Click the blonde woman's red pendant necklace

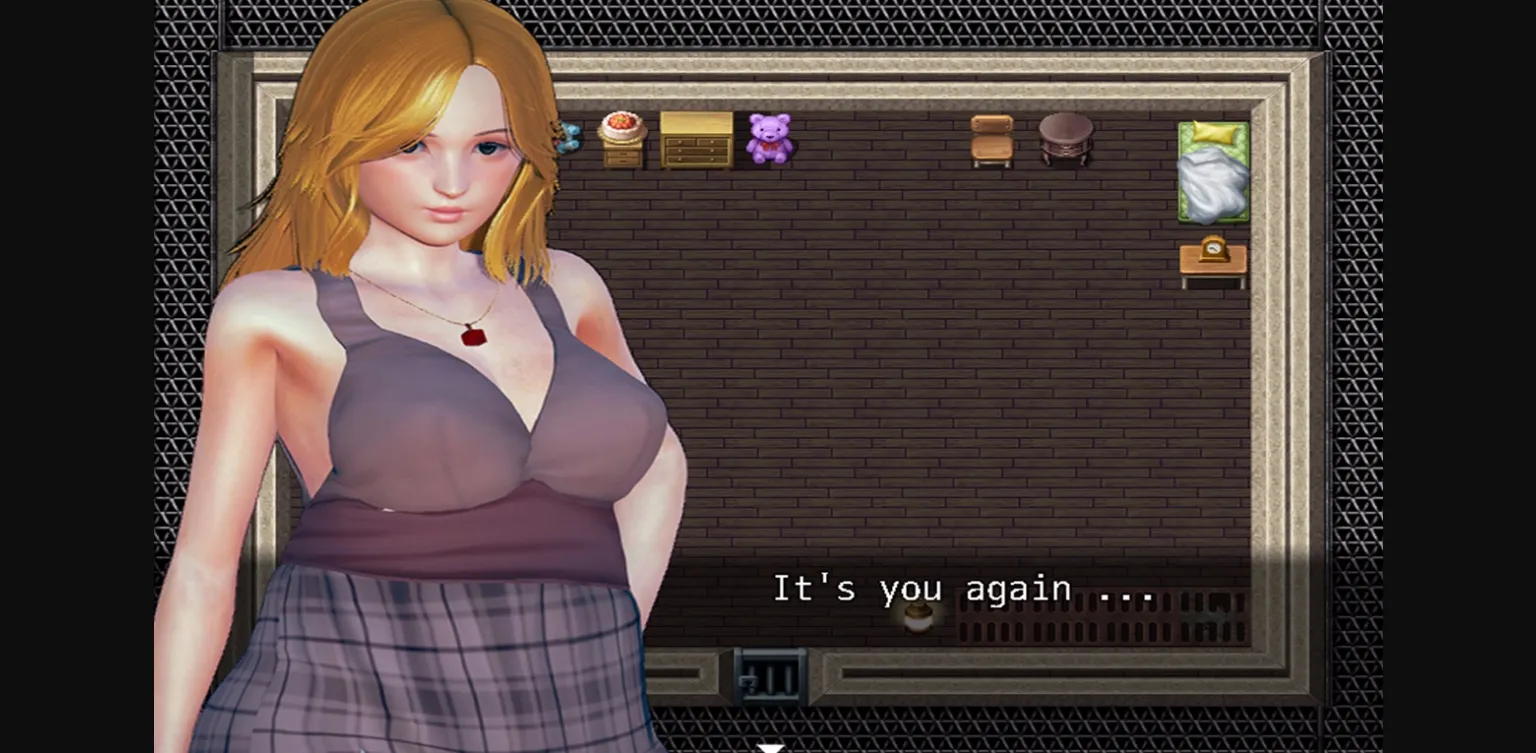(x=475, y=339)
